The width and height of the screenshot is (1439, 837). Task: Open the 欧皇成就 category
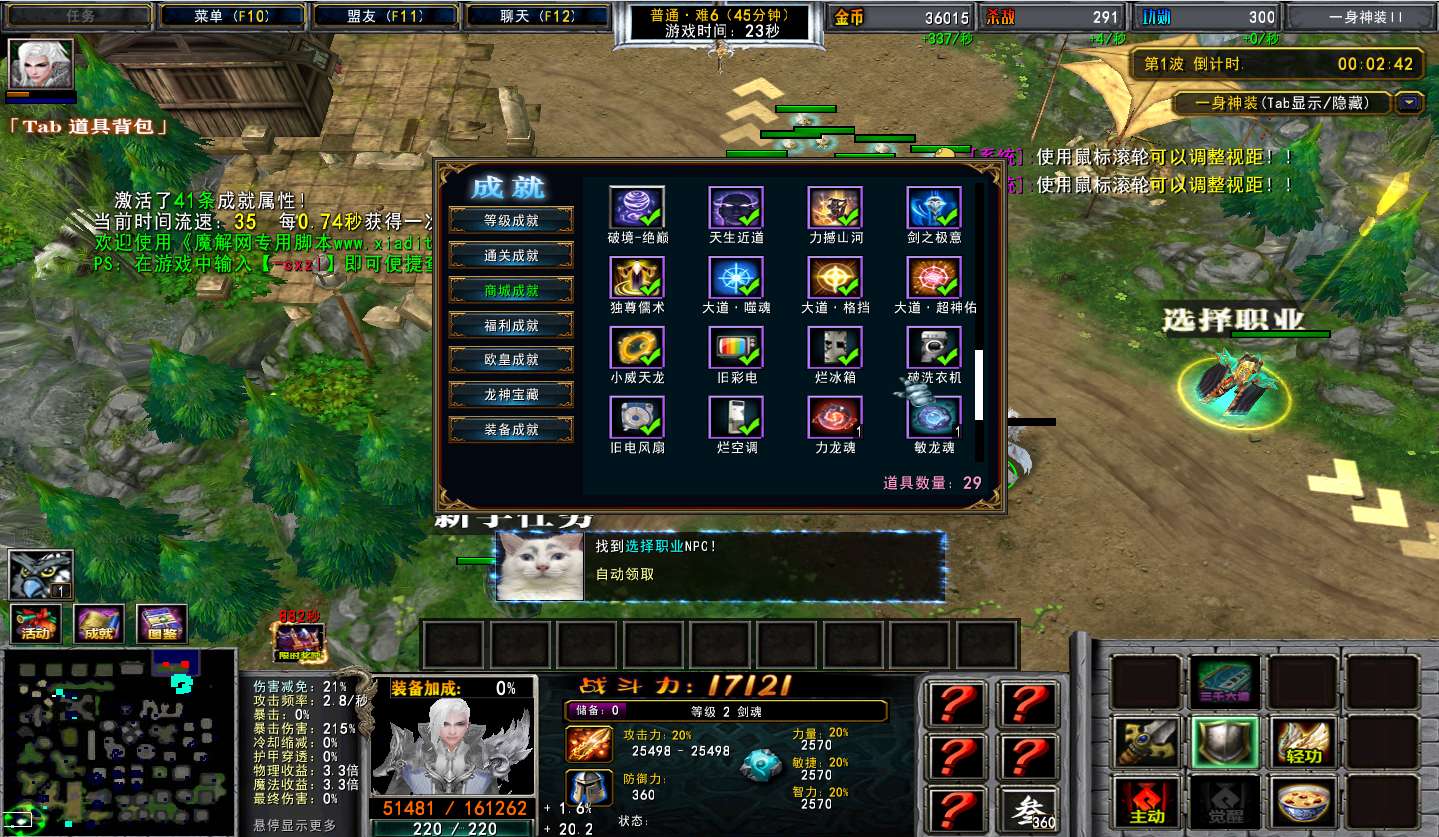tap(511, 360)
